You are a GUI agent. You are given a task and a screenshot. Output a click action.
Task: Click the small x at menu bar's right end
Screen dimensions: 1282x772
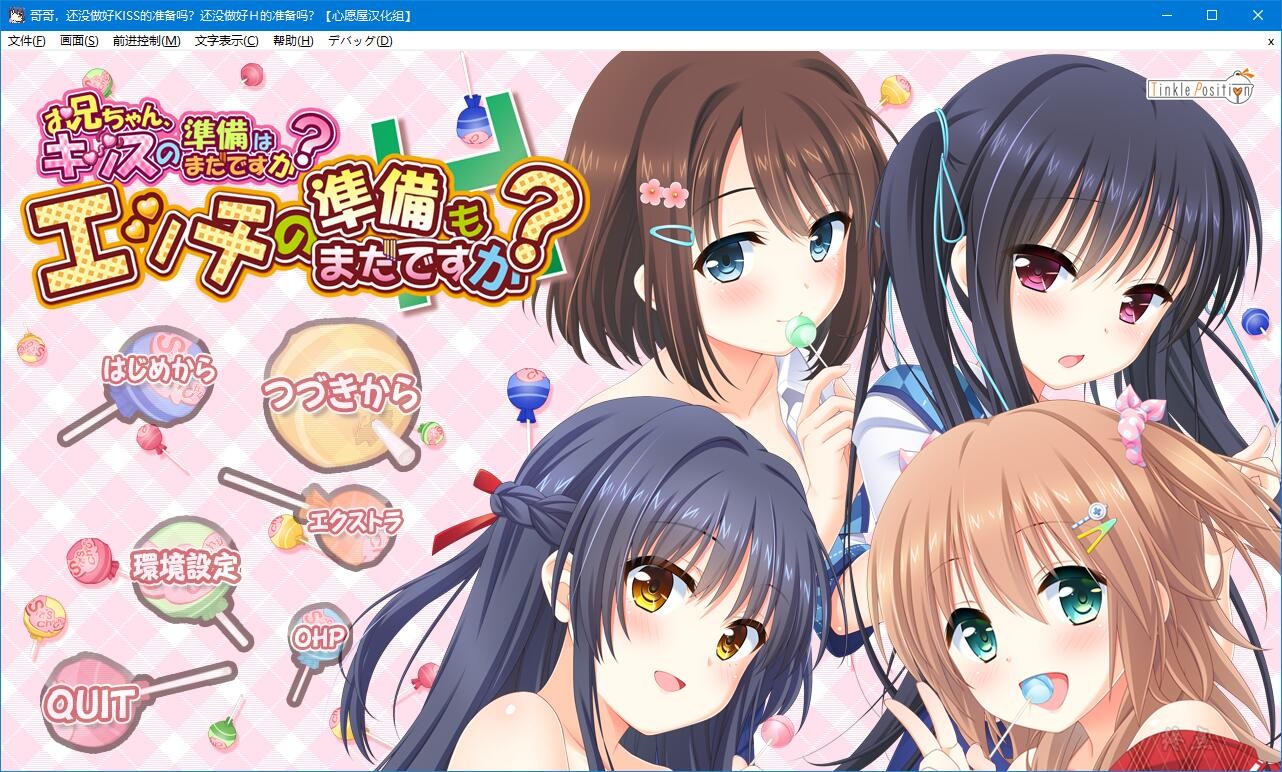point(1270,40)
